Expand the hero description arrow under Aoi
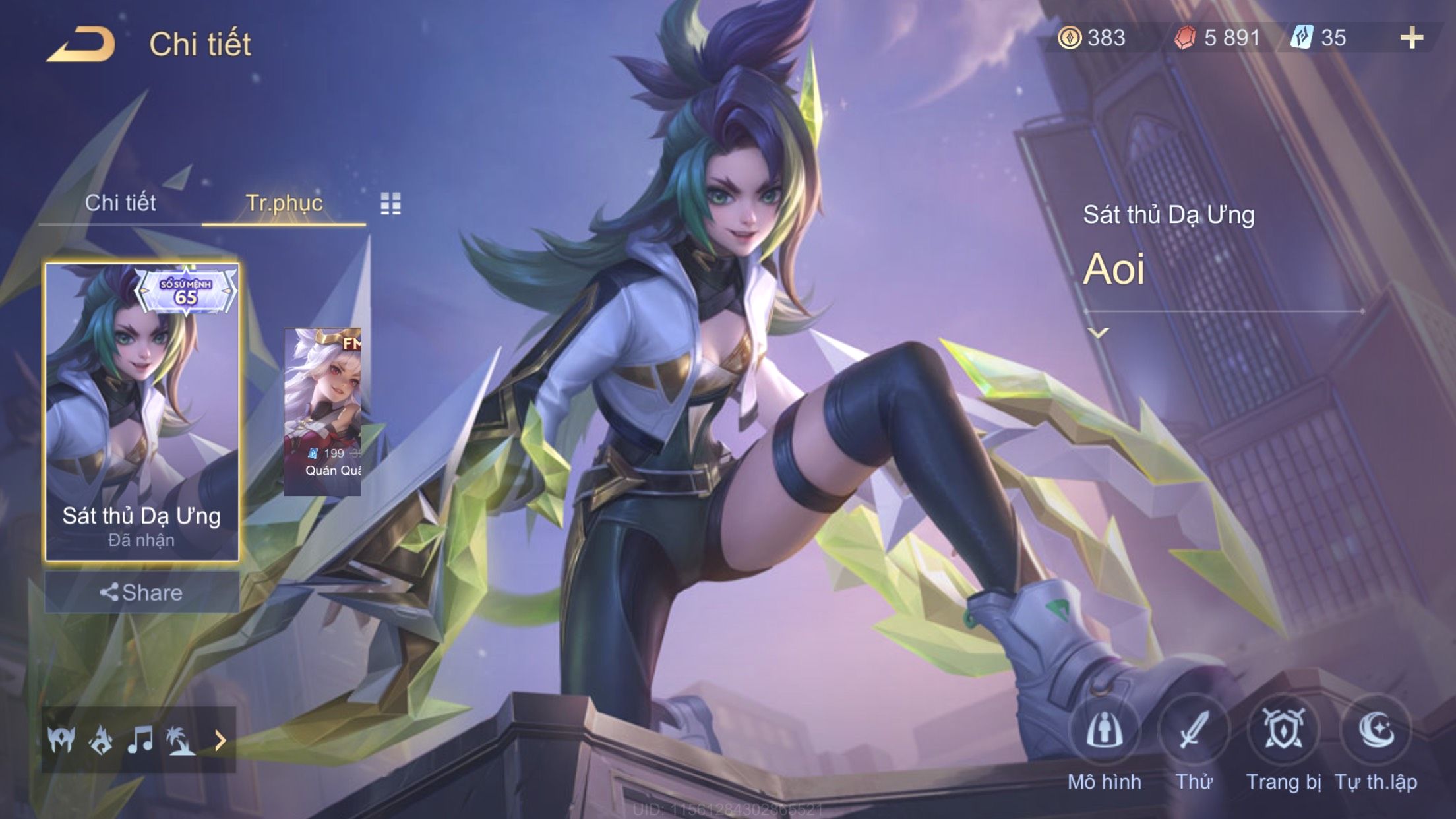Viewport: 1456px width, 819px height. tap(1098, 334)
